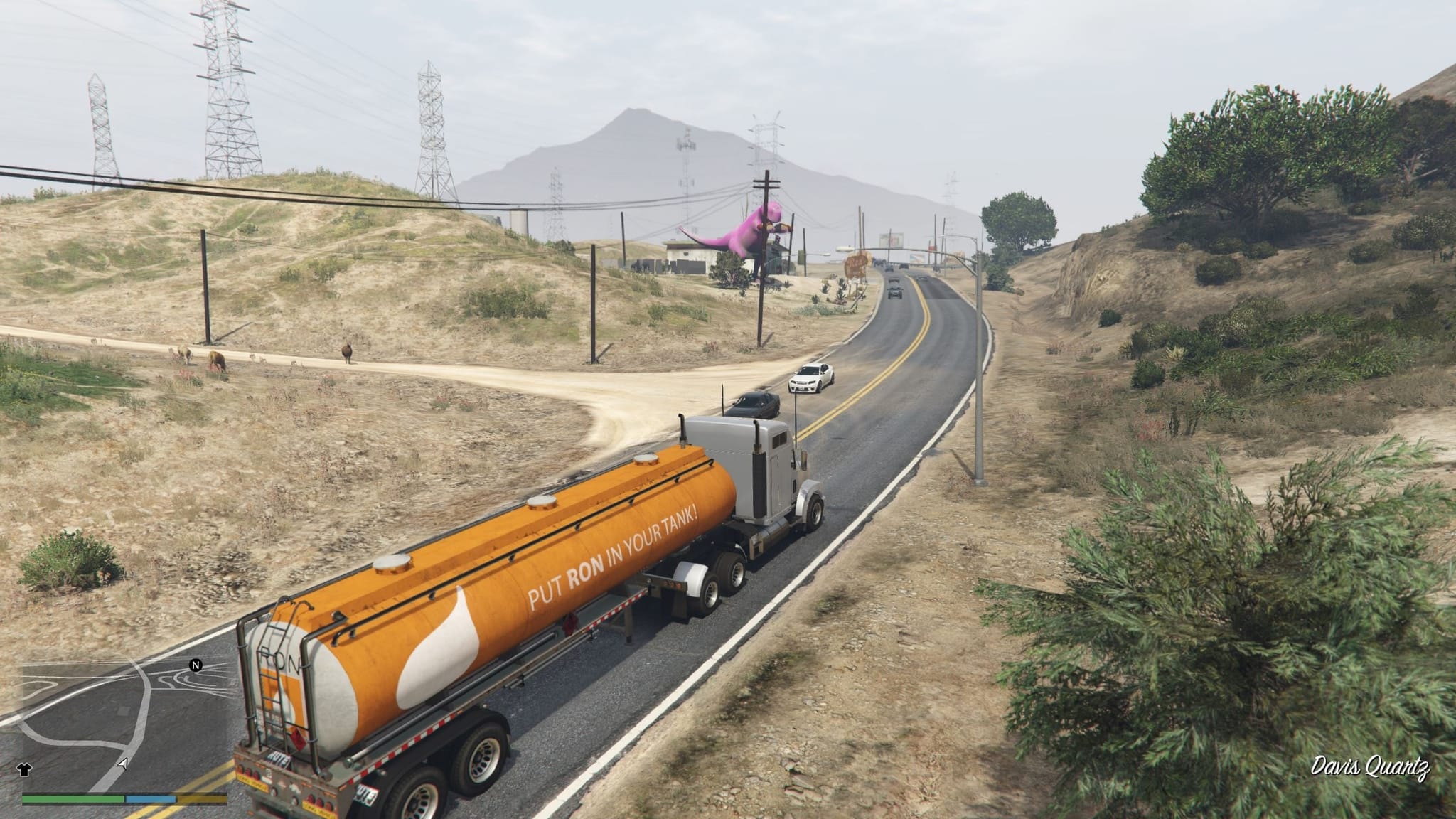This screenshot has width=1456, height=819.
Task: Click the blue armor bar segment
Action: coord(150,799)
